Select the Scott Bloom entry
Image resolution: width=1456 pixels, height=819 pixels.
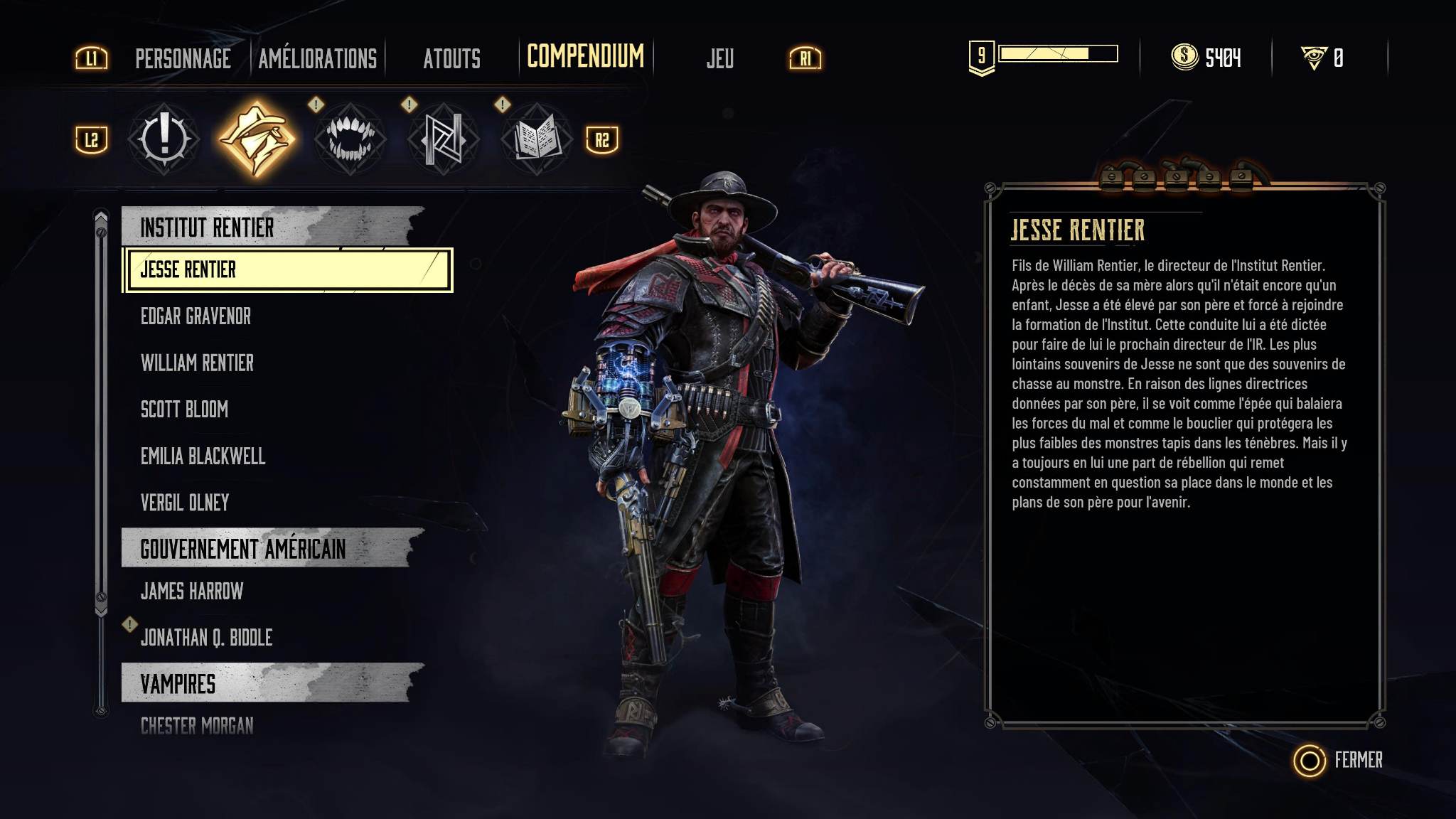pyautogui.click(x=184, y=409)
